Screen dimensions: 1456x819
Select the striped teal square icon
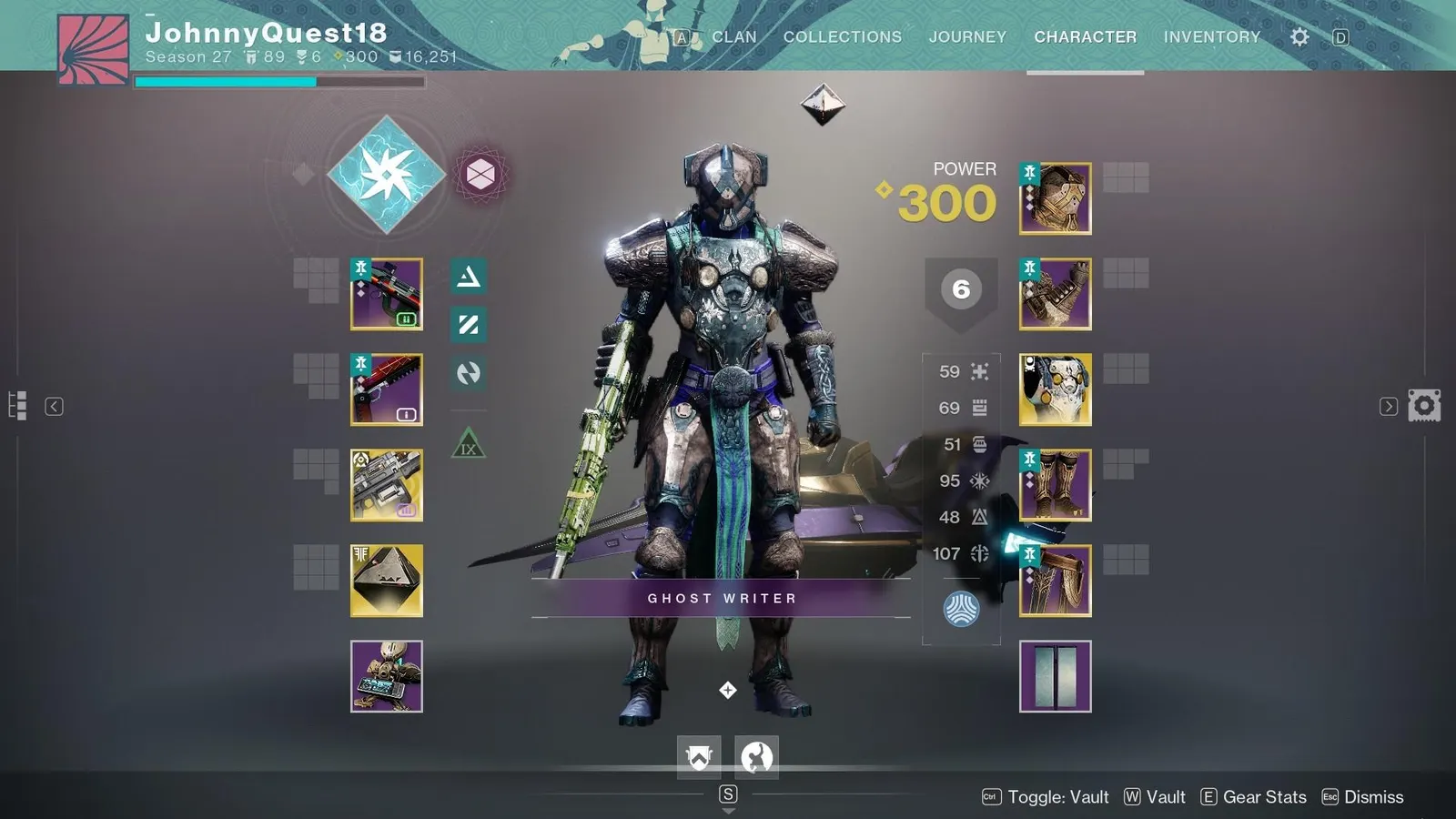[468, 325]
